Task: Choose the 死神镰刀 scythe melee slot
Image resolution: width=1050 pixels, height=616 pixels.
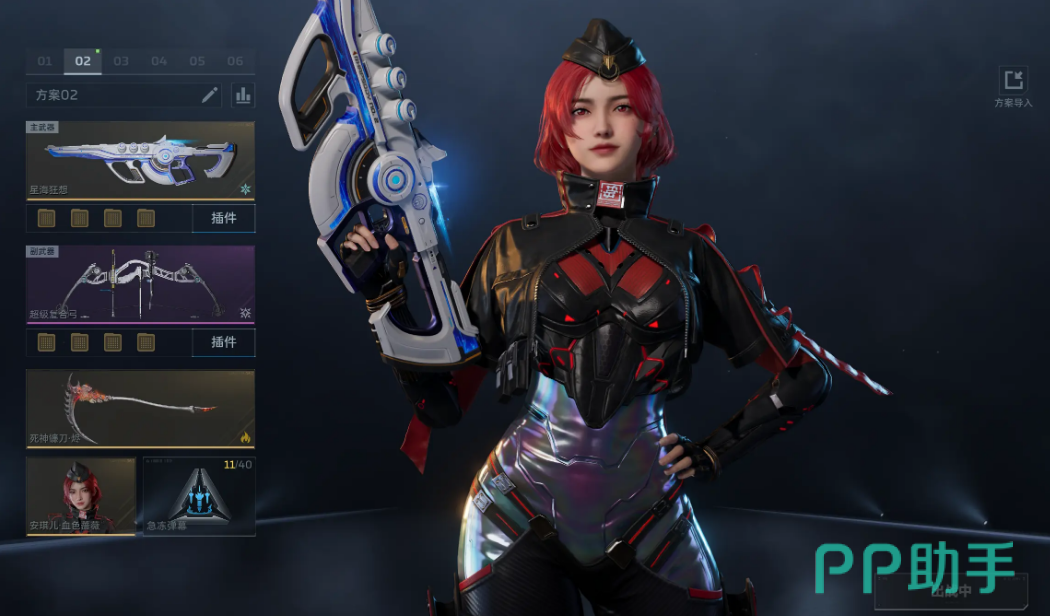Action: click(140, 408)
